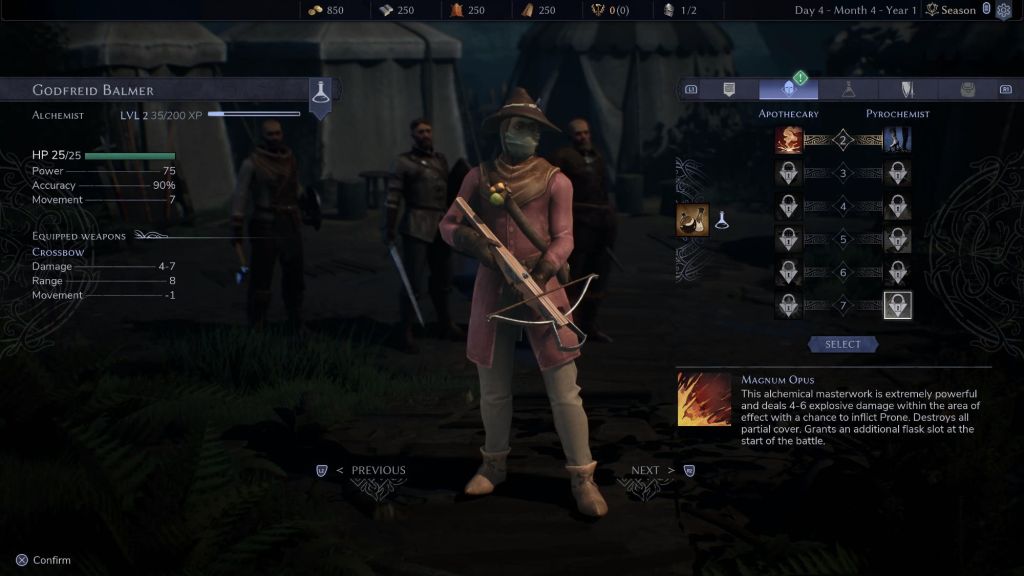
Task: Choose the level 2 Pyrochemist skill icon
Action: 897,140
